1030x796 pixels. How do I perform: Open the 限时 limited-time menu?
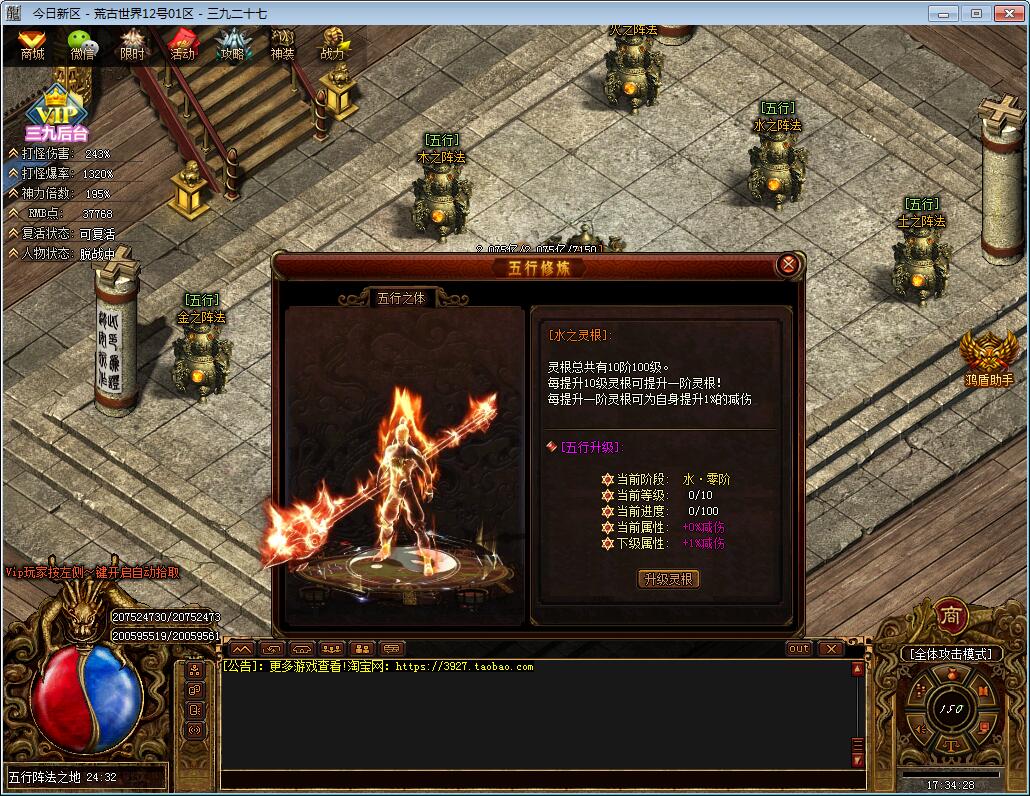click(x=132, y=44)
